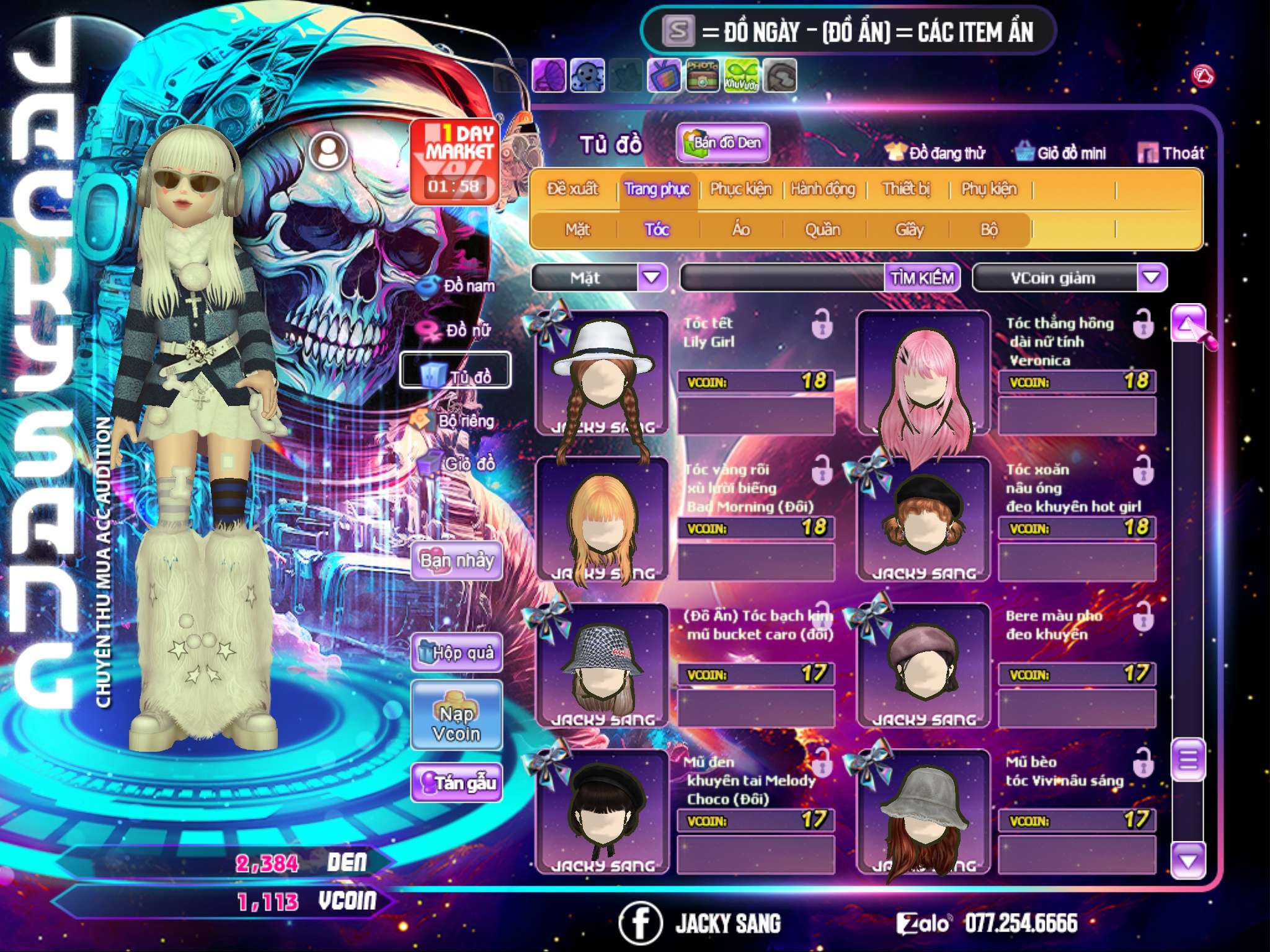Viewport: 1270px width, 952px height.
Task: Open the Đồ nam shop menu
Action: click(459, 286)
